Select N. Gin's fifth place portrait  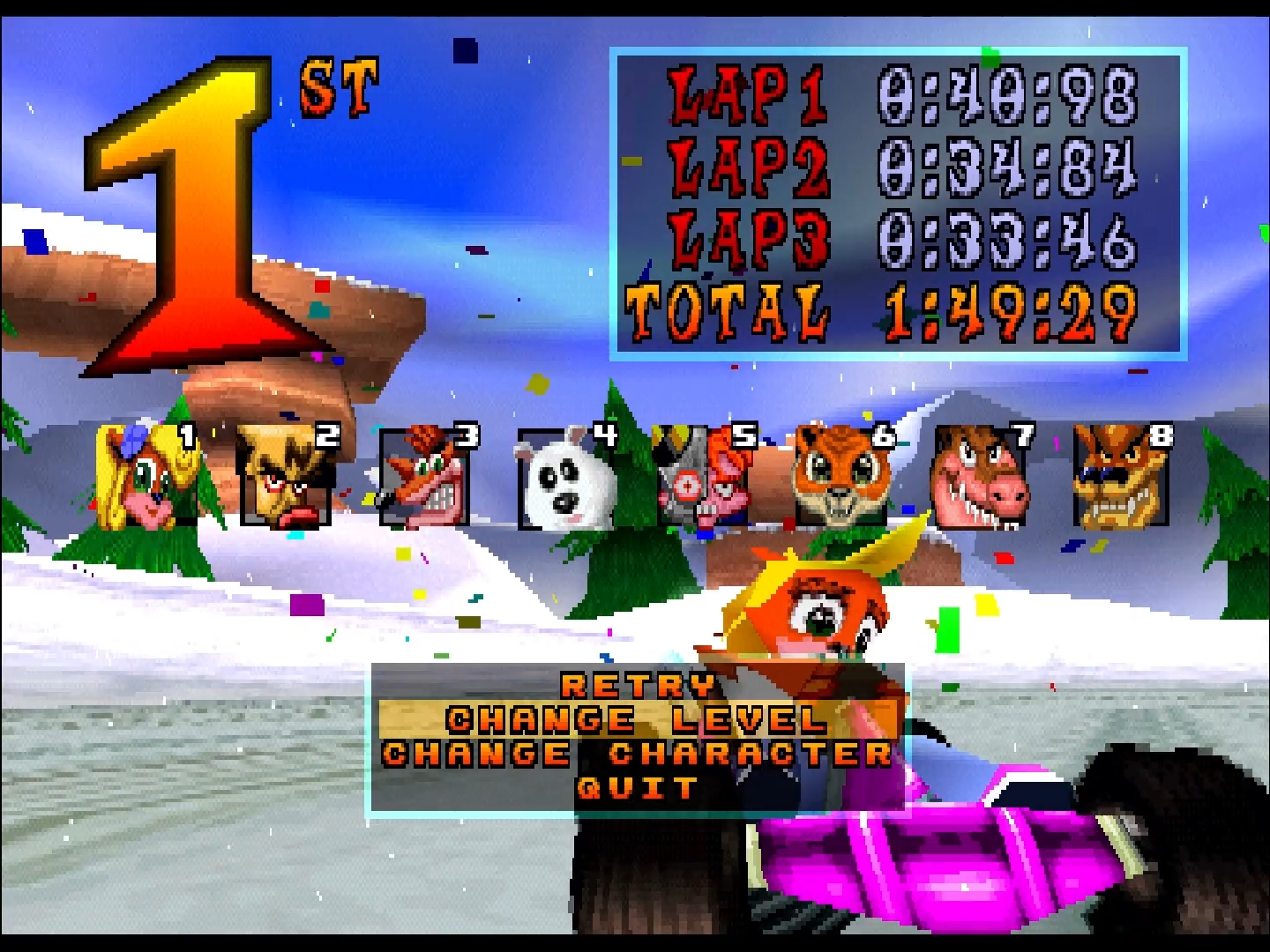(x=703, y=477)
